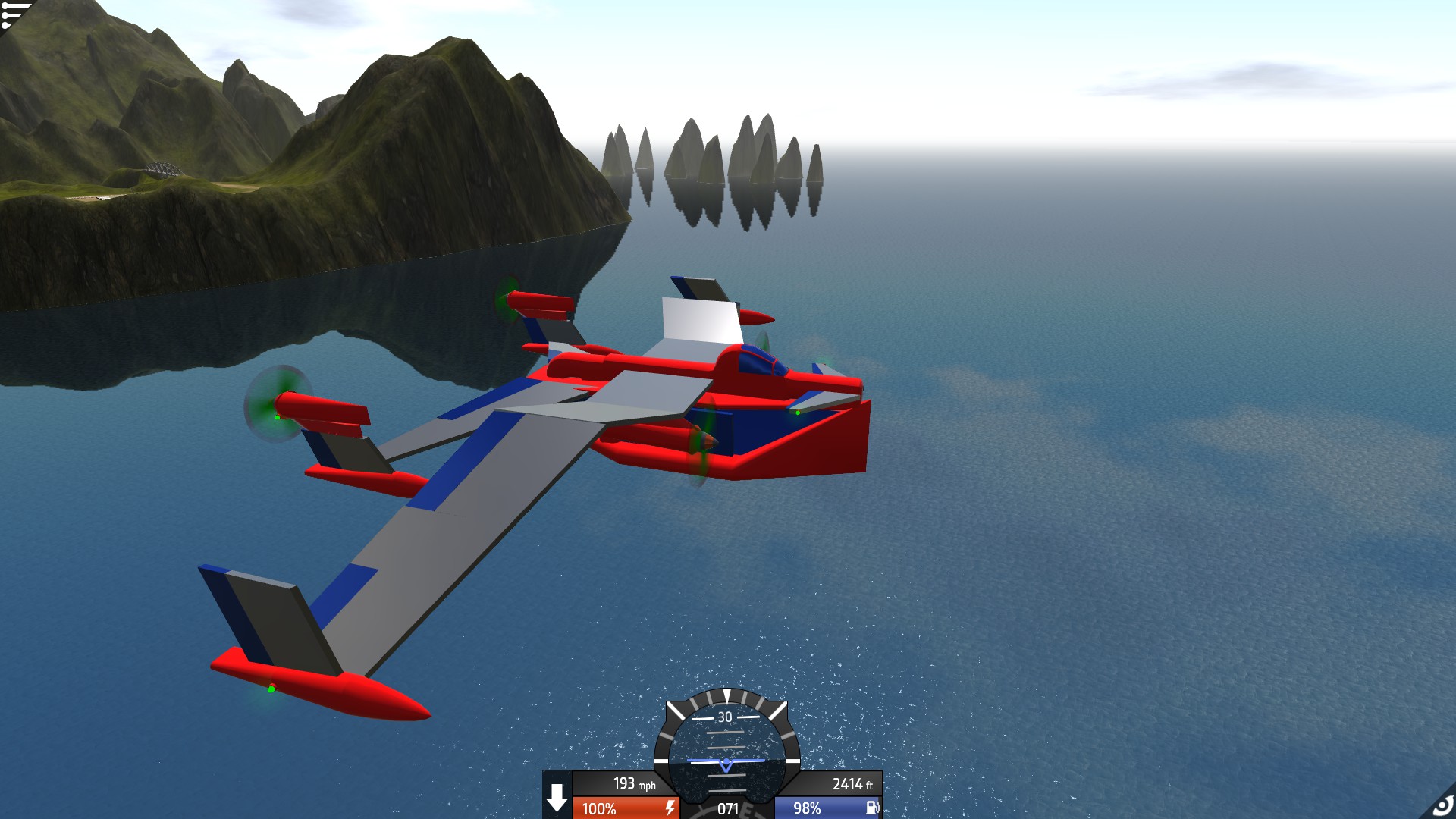This screenshot has width=1456, height=819.
Task: Click the heading compass showing 071
Action: pyautogui.click(x=727, y=808)
